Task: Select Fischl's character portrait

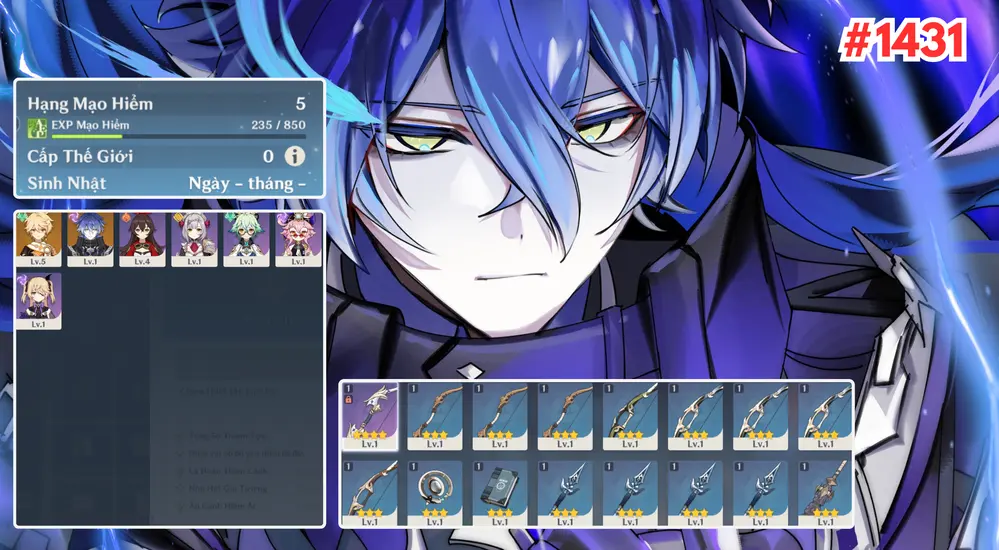Action: [x=39, y=300]
